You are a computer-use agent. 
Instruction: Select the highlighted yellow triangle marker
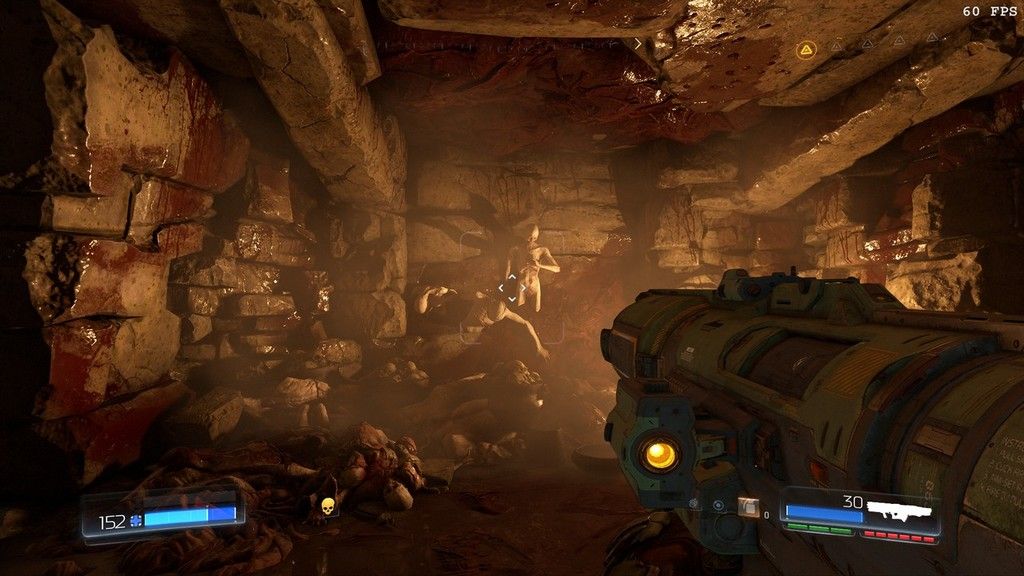click(805, 48)
